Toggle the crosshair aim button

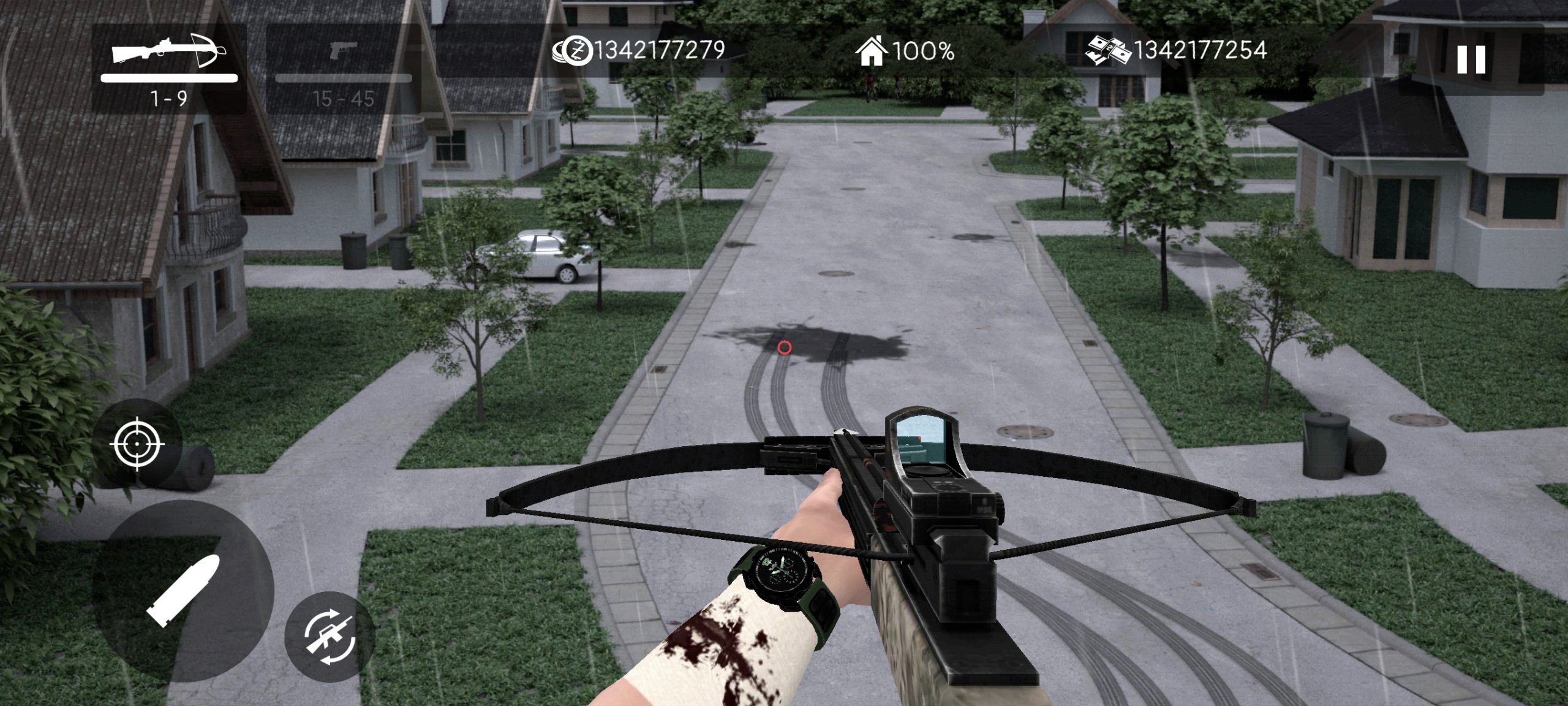tap(138, 442)
